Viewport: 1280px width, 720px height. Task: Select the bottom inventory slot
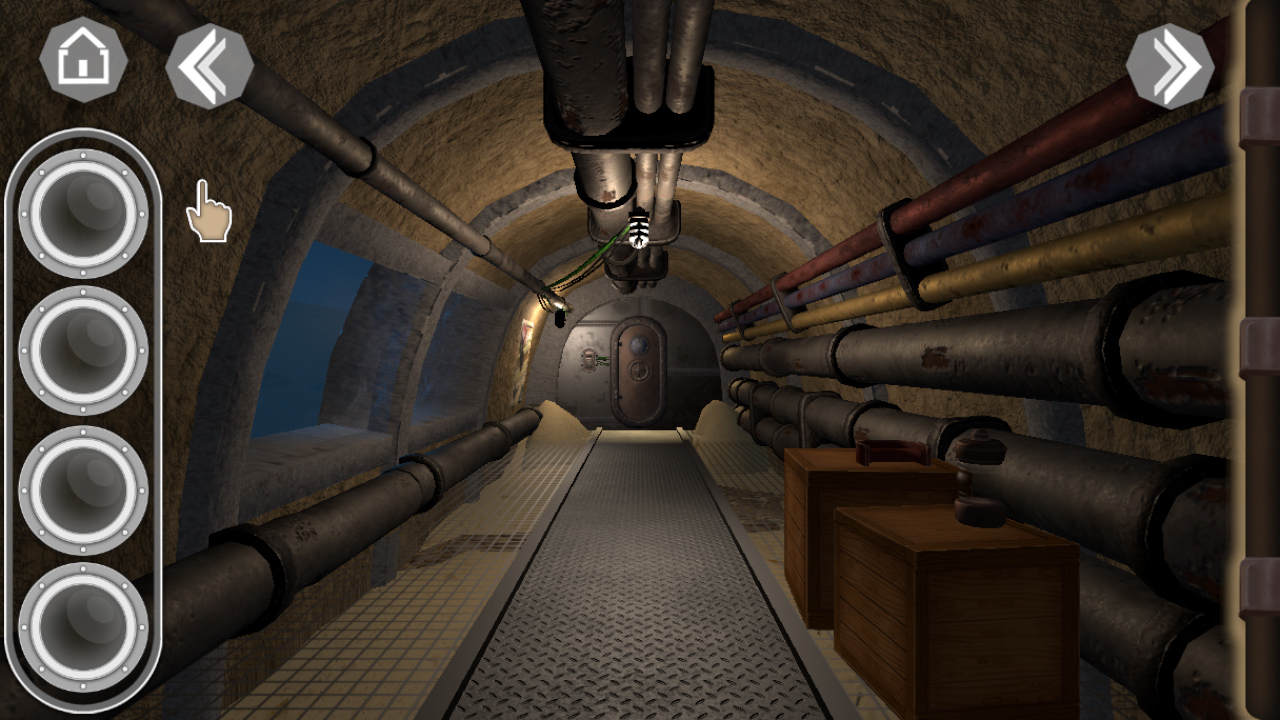pos(84,625)
